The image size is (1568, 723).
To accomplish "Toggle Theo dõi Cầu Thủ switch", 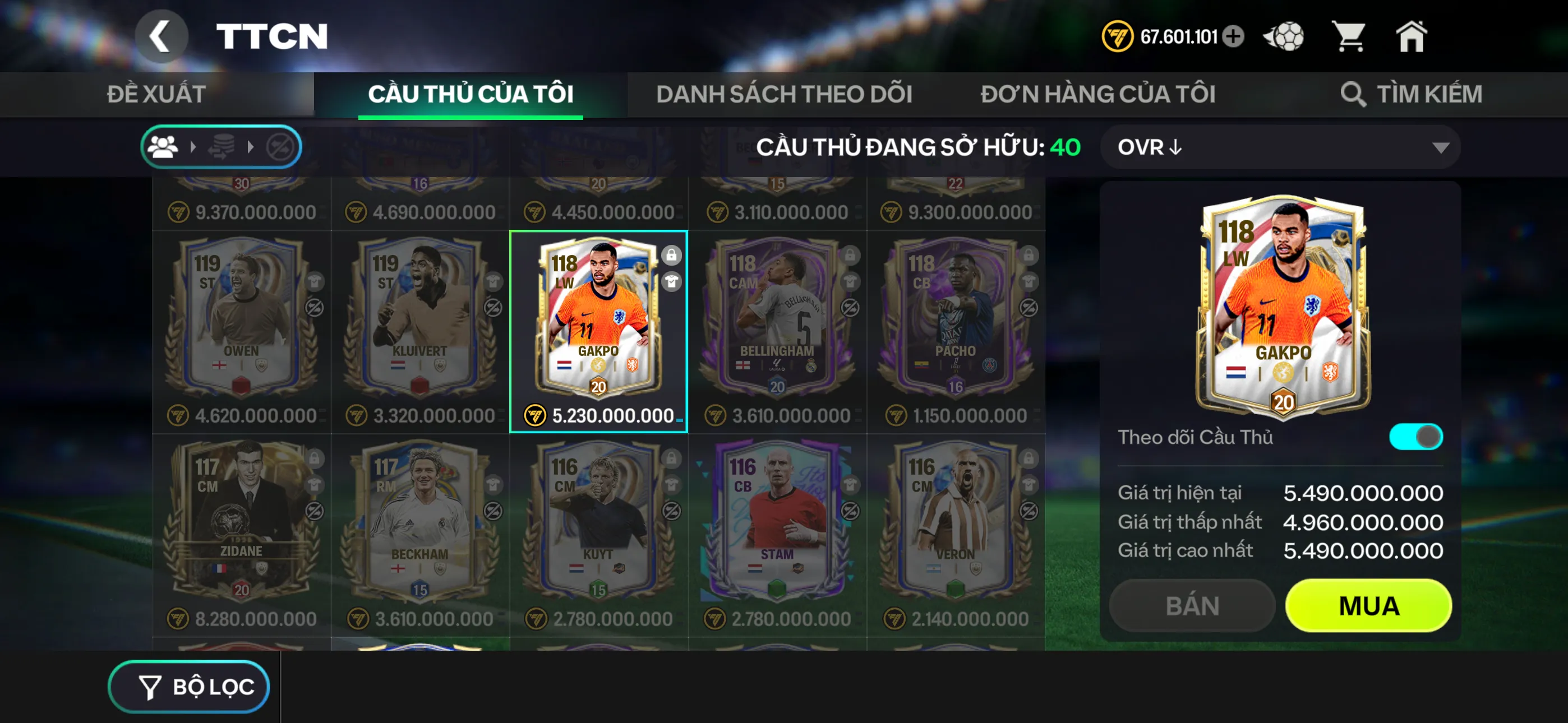I will 1415,437.
